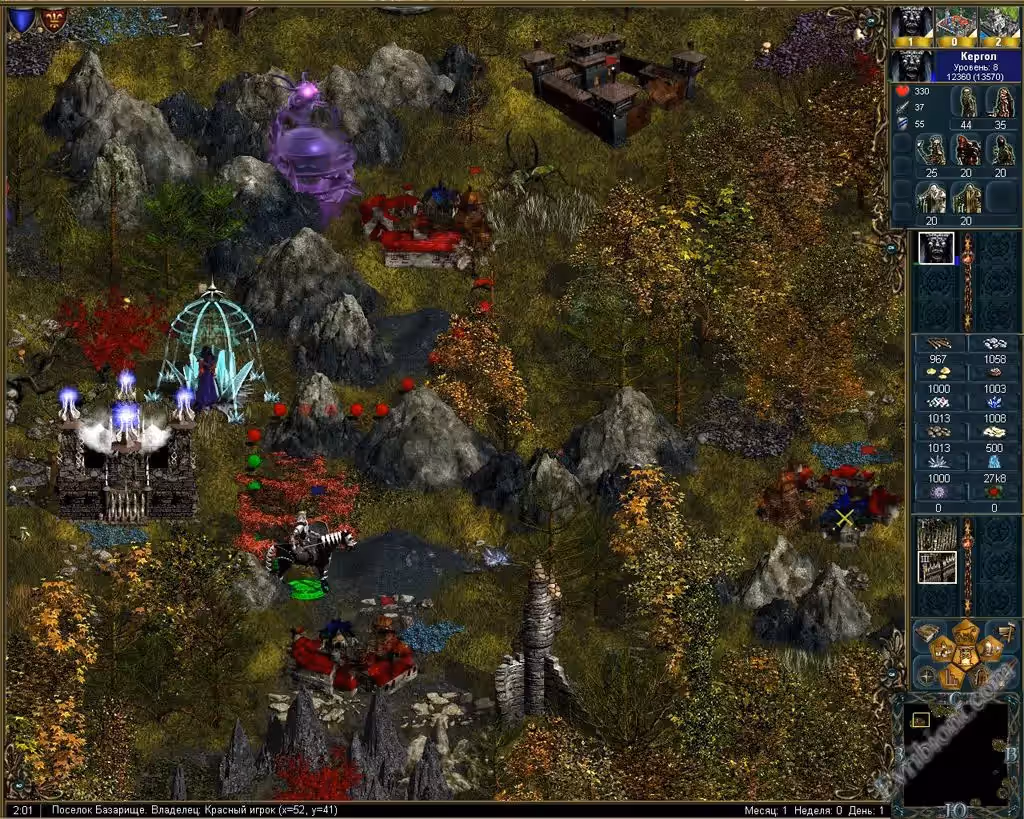Select the highlighted hero portrait in the army list

(936, 248)
